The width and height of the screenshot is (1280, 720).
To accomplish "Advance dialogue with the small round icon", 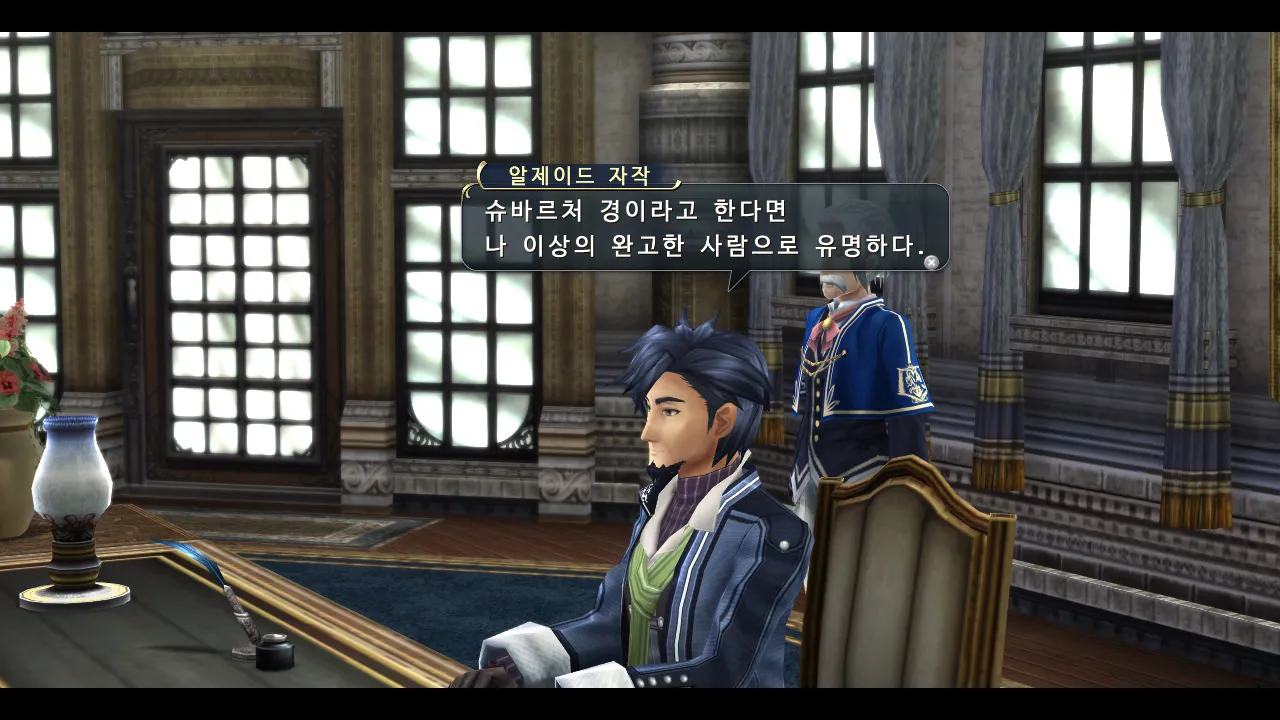I will pyautogui.click(x=931, y=262).
